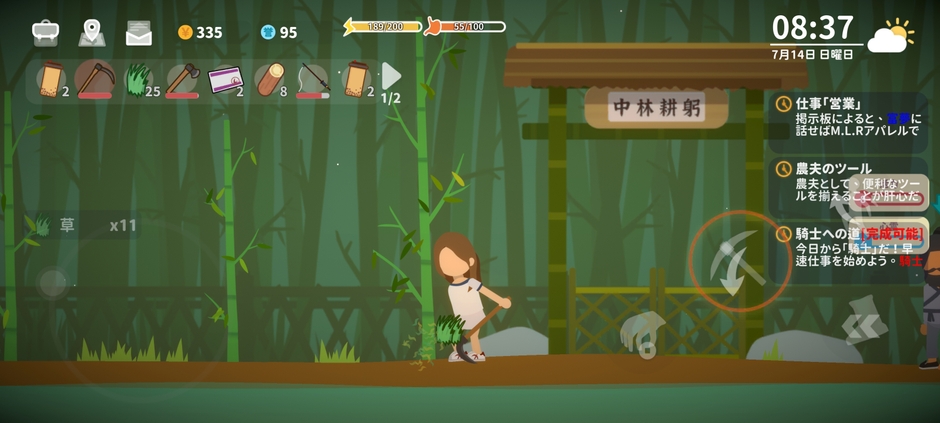Equip the axe from the hotbar

pos(183,79)
